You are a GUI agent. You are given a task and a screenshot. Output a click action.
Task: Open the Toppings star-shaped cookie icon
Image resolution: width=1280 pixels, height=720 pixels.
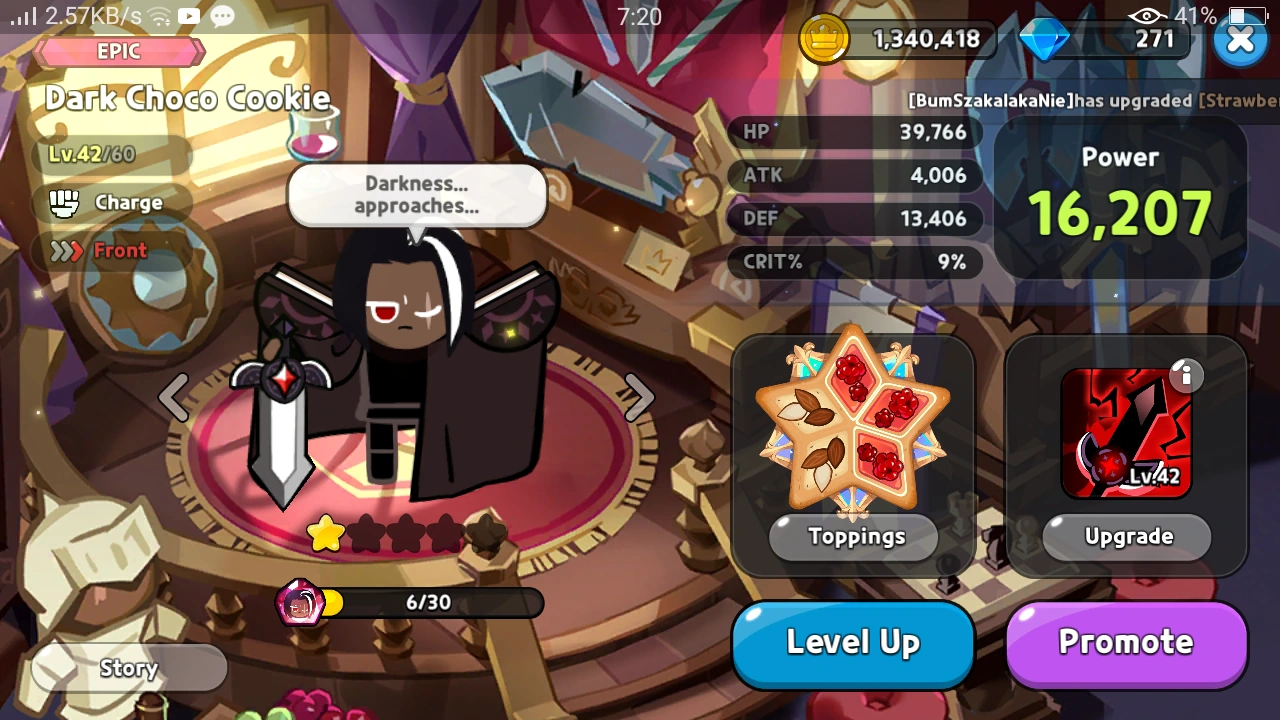(x=852, y=425)
